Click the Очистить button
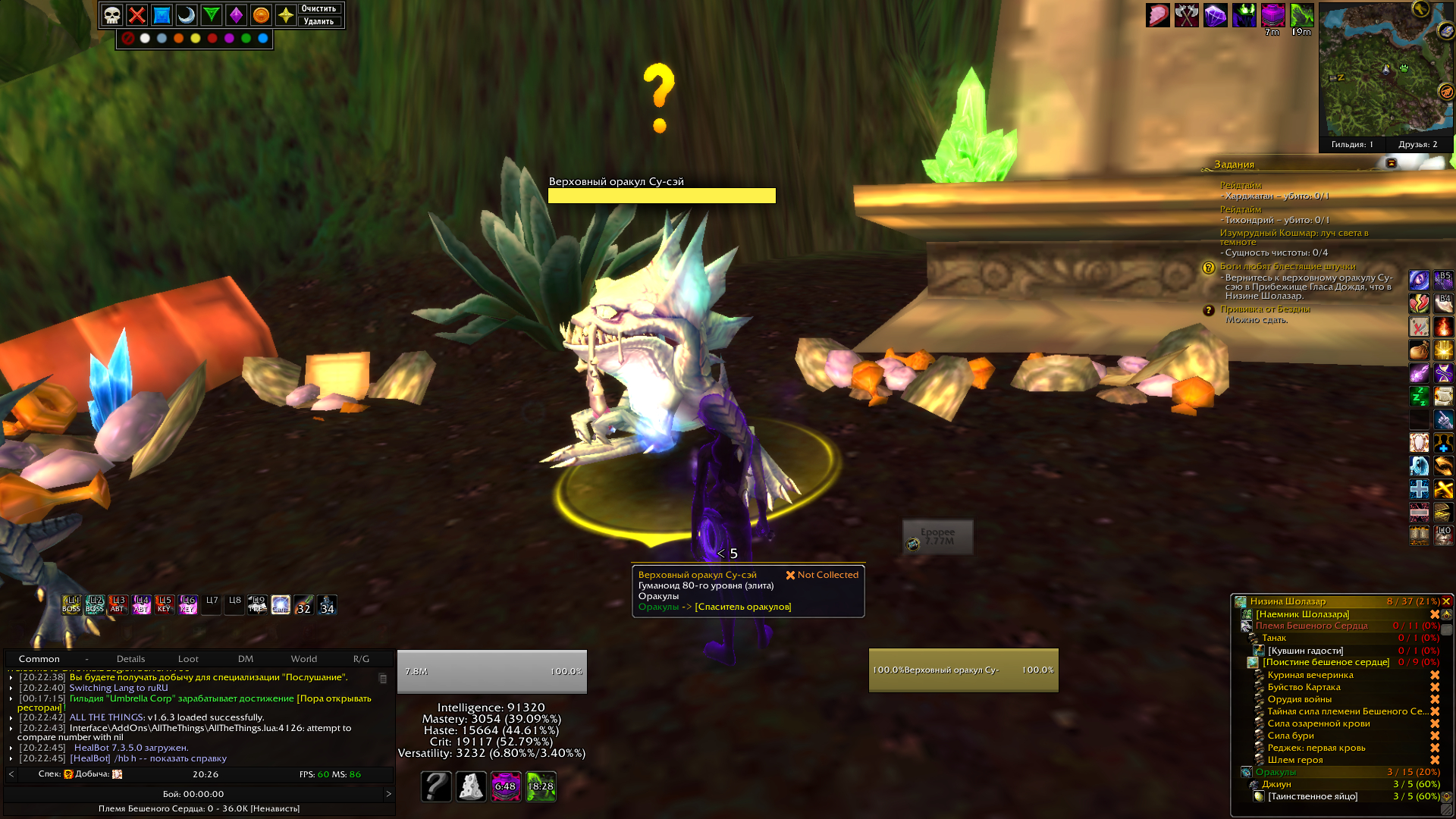The width and height of the screenshot is (1456, 819). tap(318, 9)
